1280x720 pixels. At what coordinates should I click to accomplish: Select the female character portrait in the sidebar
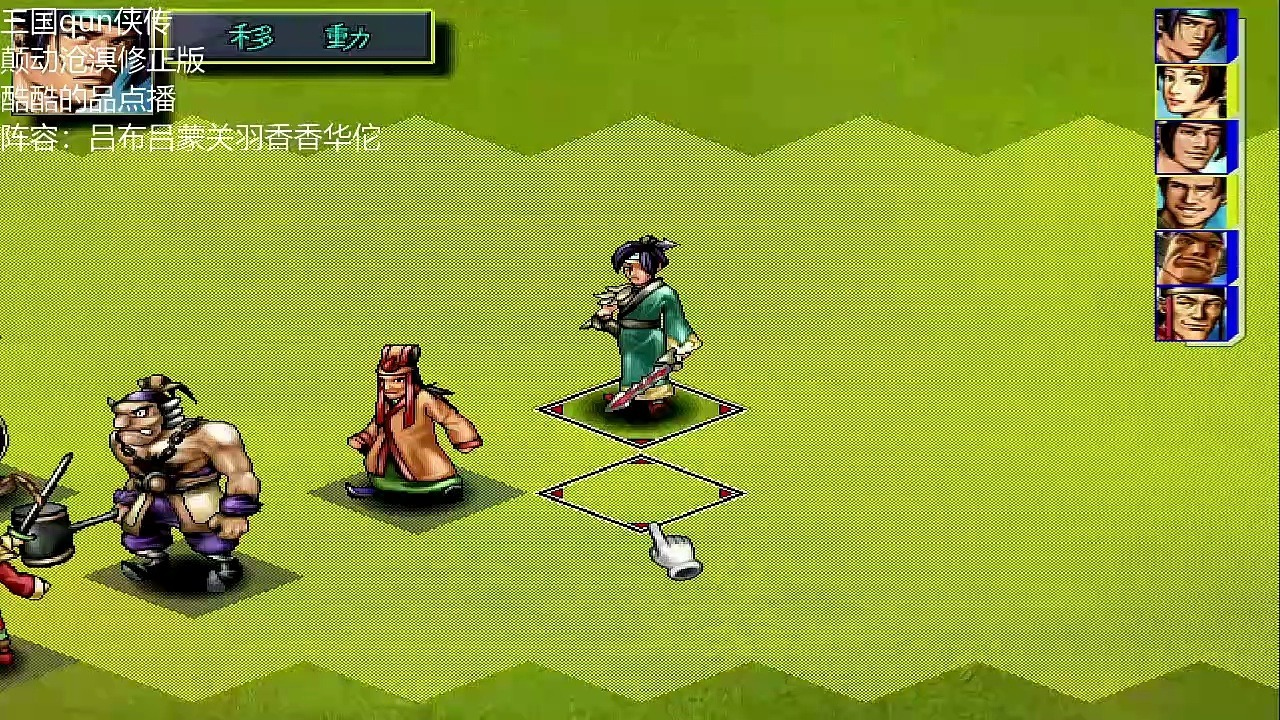[x=1196, y=90]
